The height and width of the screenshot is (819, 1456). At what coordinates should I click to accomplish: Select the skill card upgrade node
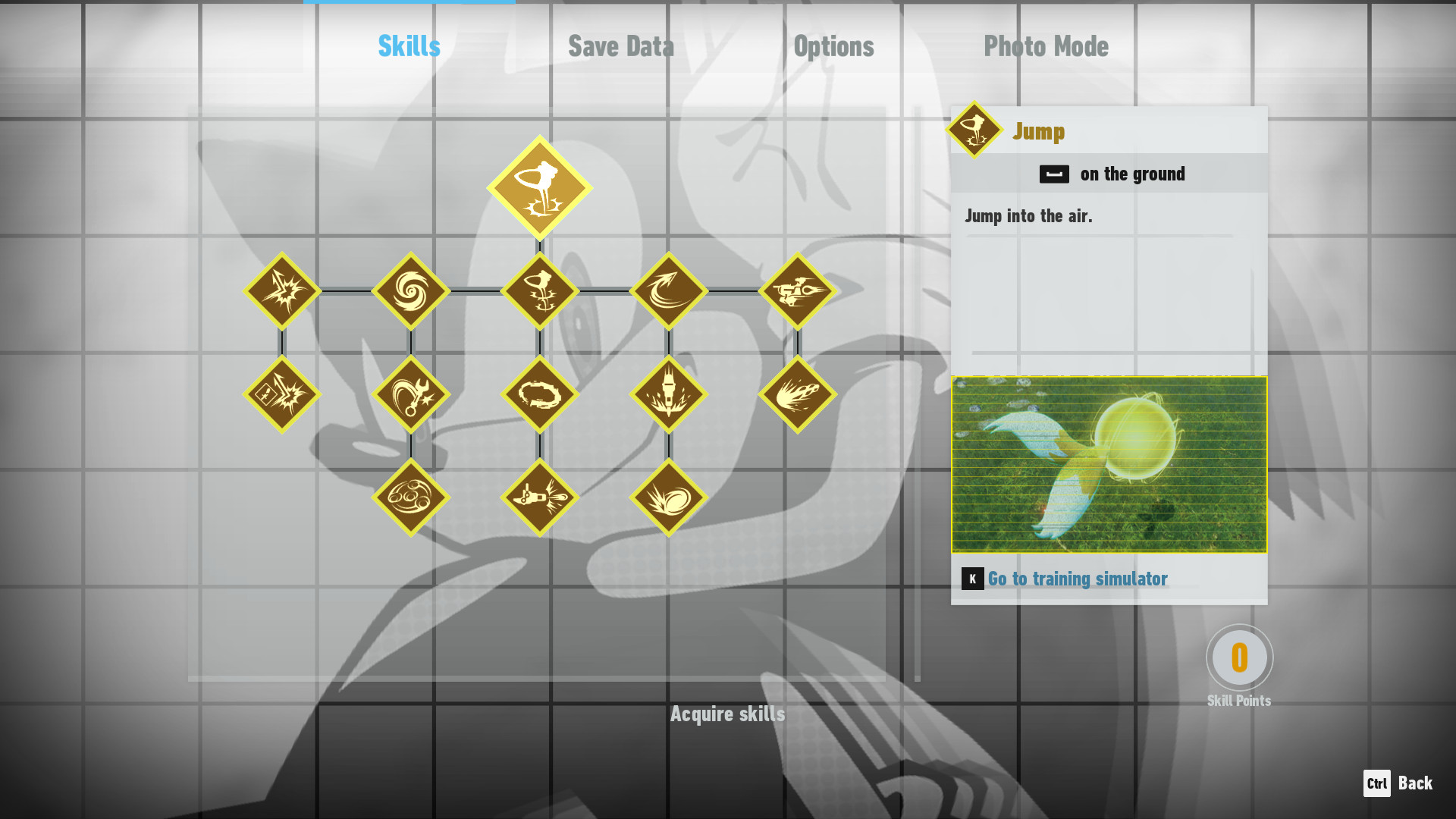[x=281, y=394]
